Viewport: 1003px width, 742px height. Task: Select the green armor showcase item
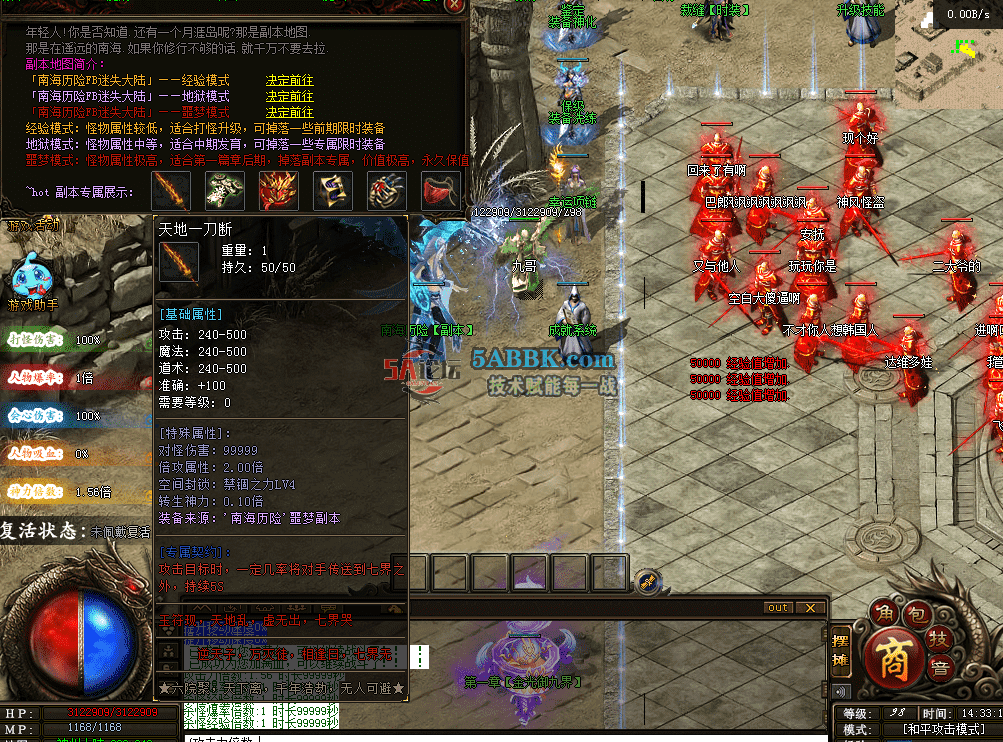pos(225,189)
